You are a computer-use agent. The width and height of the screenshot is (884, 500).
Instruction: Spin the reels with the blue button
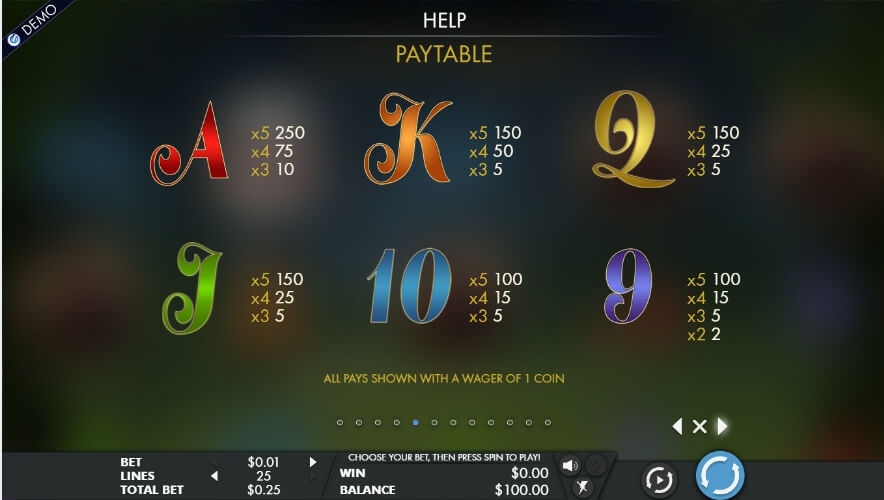(720, 474)
